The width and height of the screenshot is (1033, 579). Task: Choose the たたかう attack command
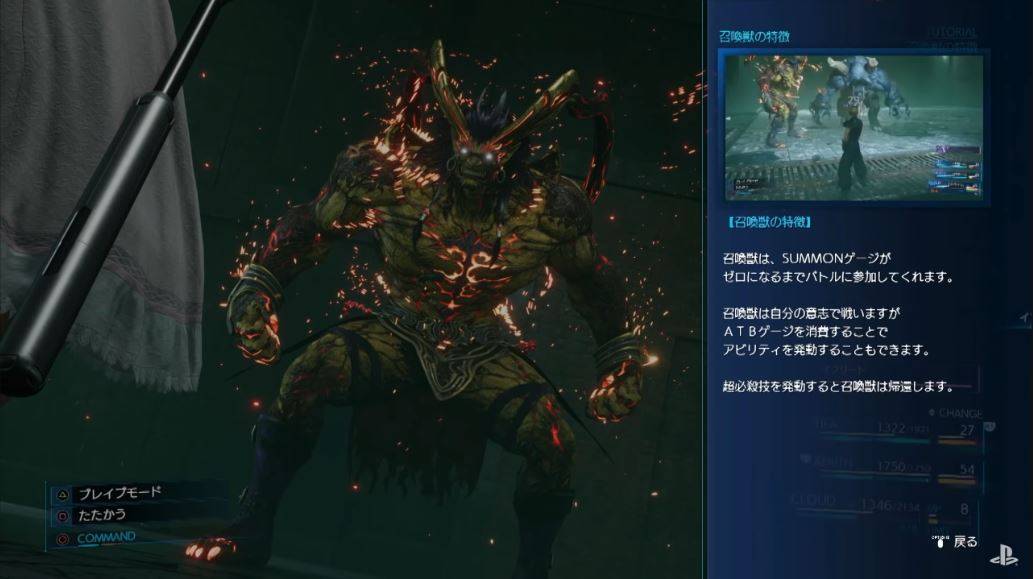tap(101, 514)
